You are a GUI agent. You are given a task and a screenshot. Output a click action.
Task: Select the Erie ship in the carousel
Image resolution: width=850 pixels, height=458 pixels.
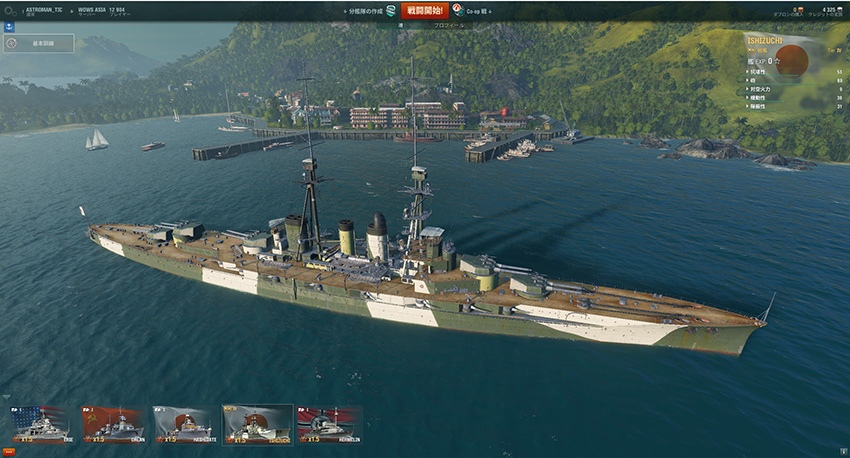[40, 424]
